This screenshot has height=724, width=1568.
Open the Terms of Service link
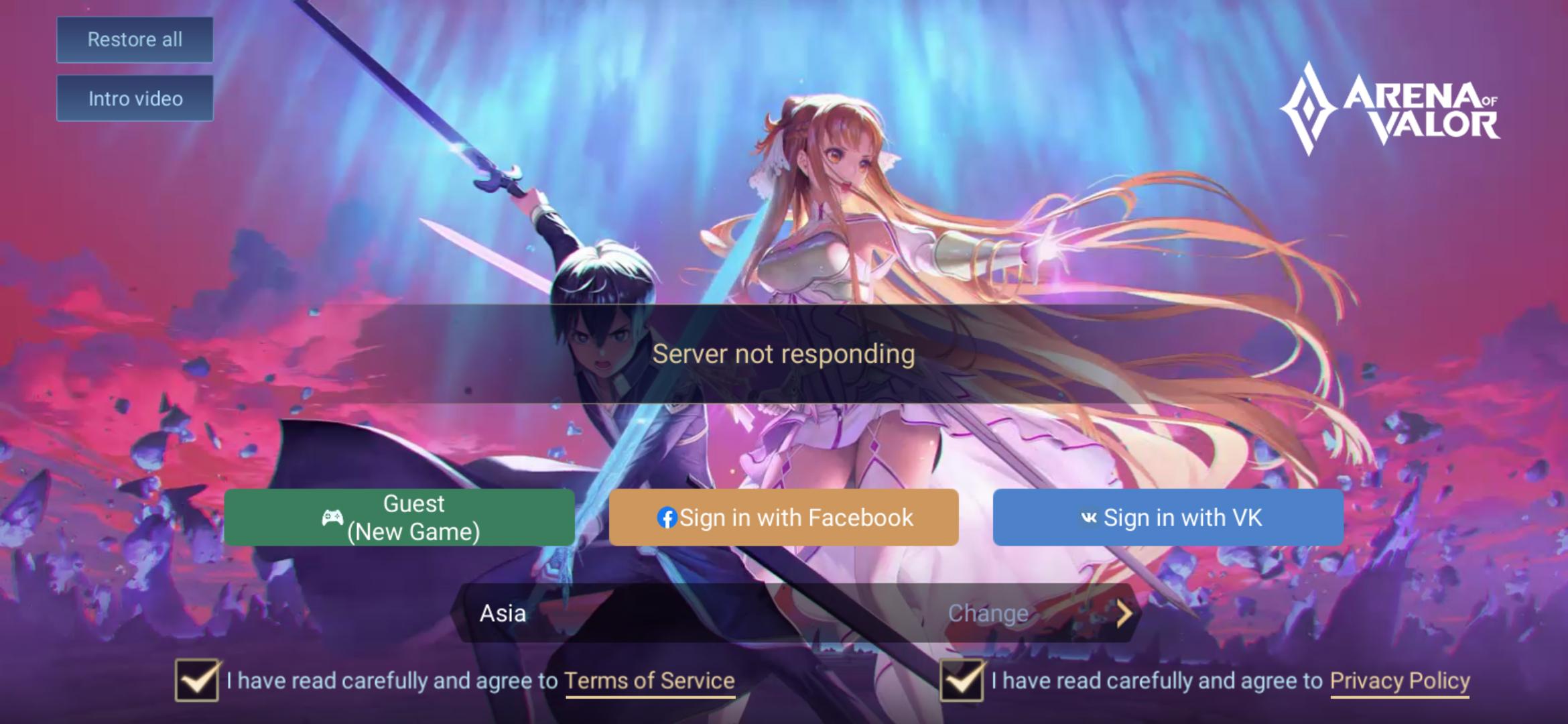click(647, 680)
